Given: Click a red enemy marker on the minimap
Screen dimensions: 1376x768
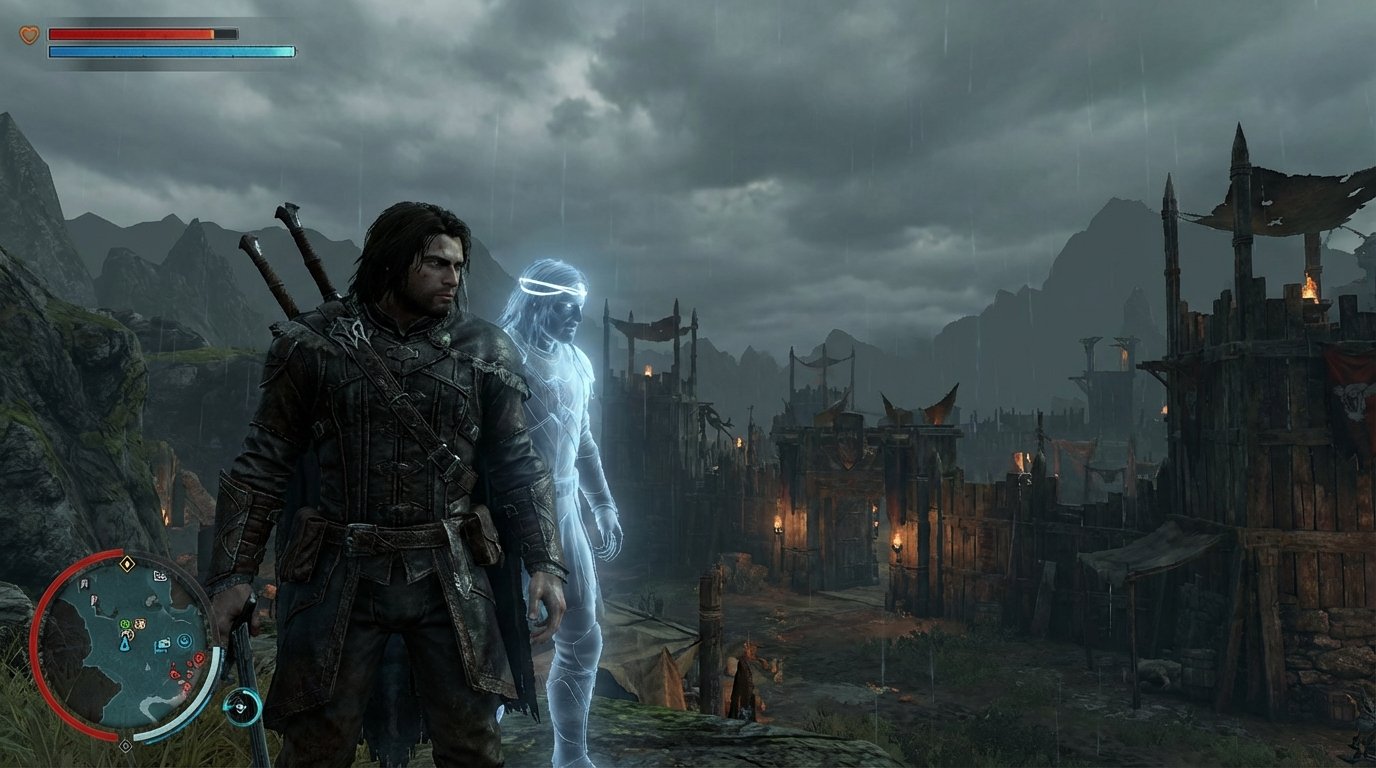Looking at the screenshot, I should [x=198, y=656].
